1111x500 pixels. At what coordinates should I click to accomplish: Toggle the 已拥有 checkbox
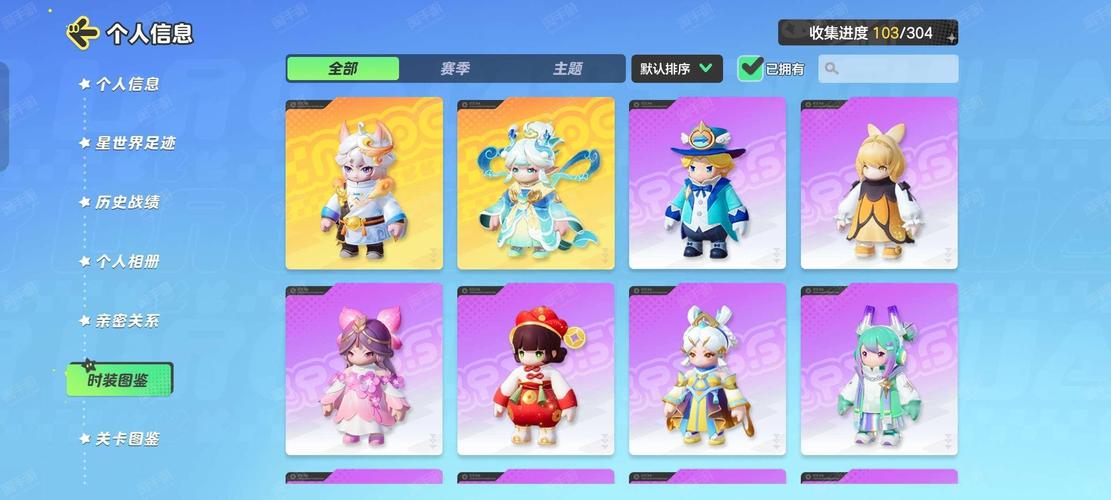(x=751, y=69)
